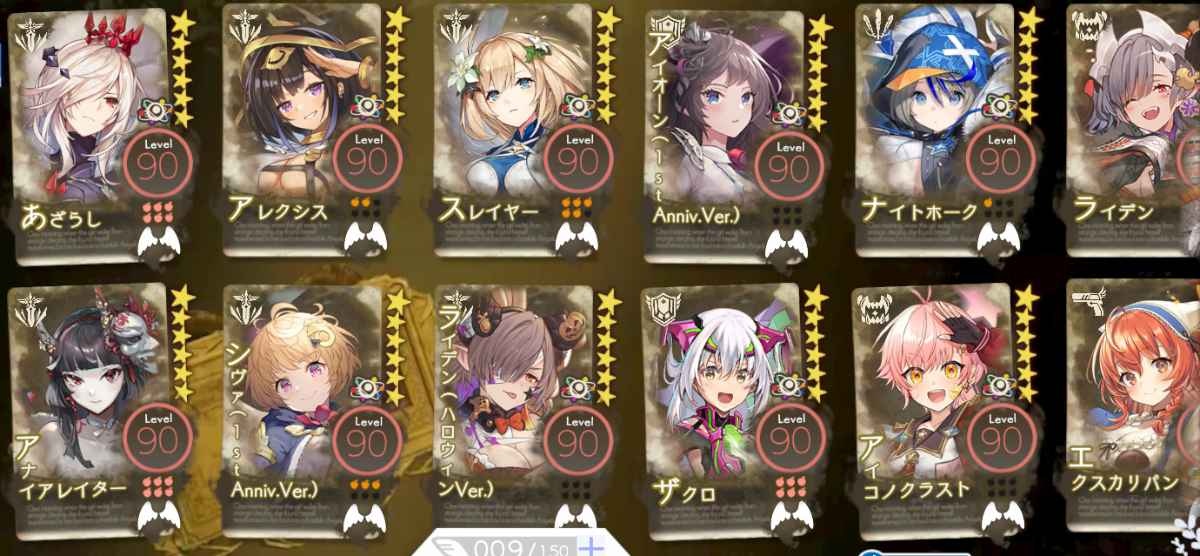
Task: Choose the アイコノクラスト character card
Action: tap(934, 405)
